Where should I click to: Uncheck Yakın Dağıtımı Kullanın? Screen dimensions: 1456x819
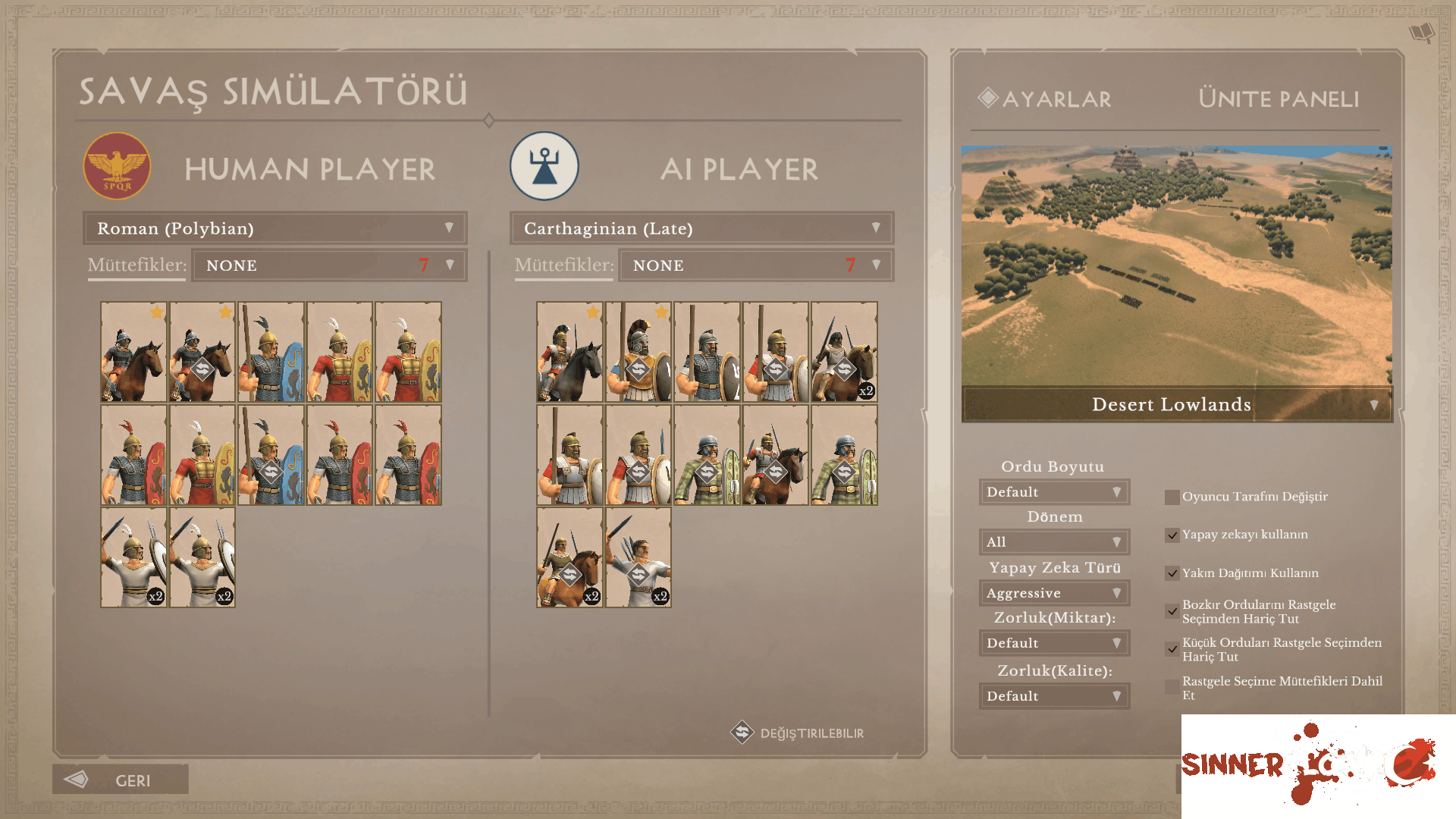(1171, 573)
